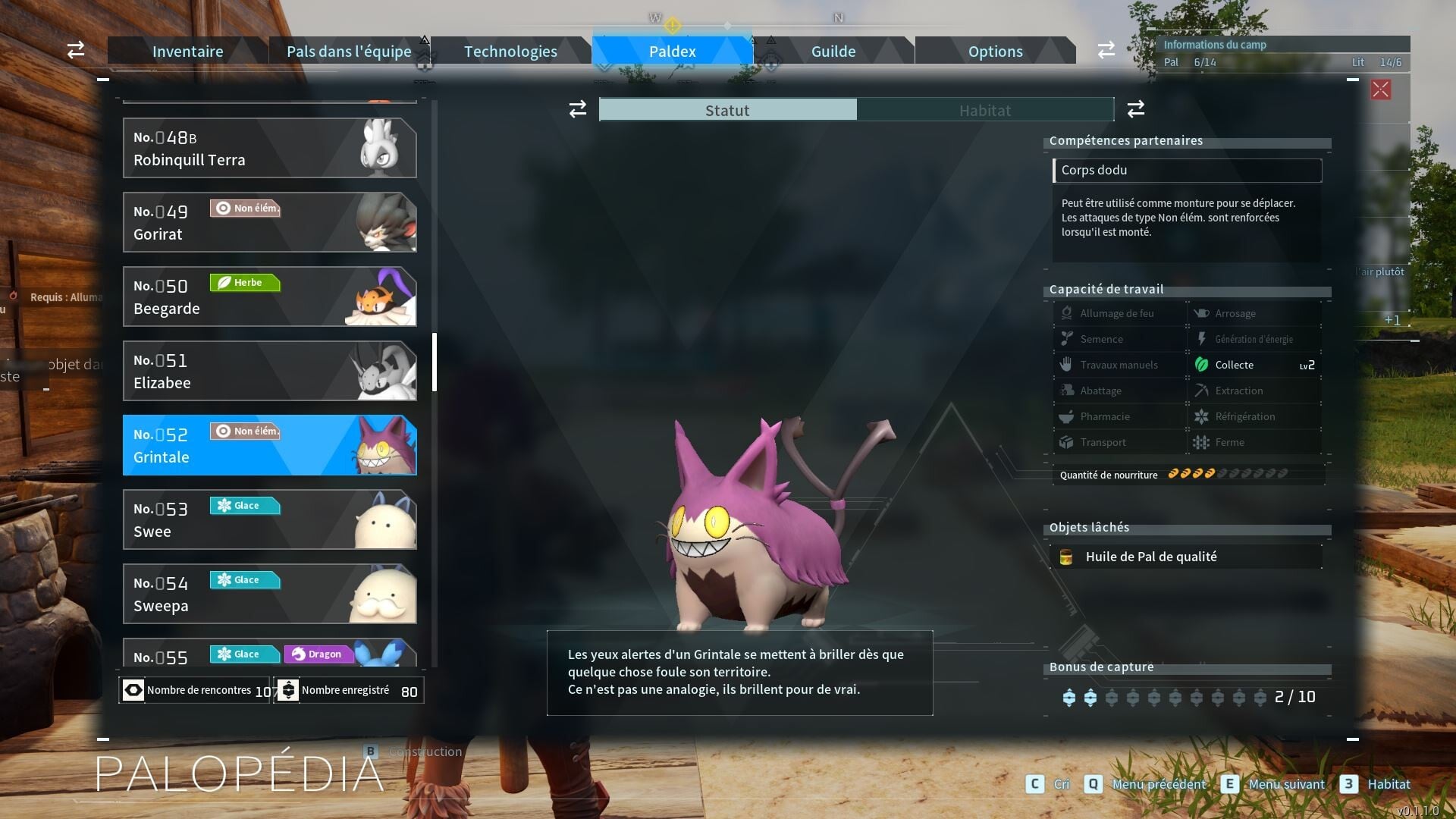
Task: Select the Huile de Pal de qualité drop
Action: tap(1187, 557)
